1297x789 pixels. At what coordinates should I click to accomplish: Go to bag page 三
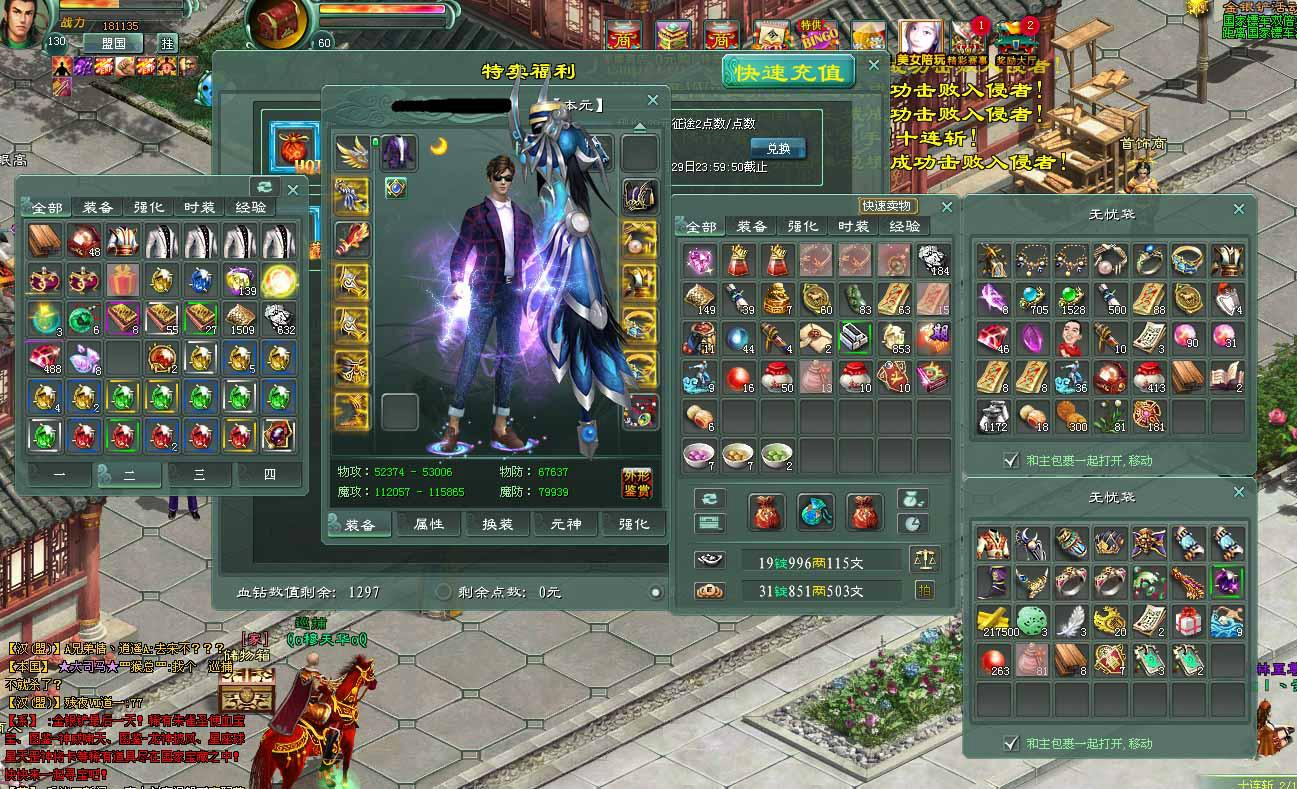[x=198, y=475]
